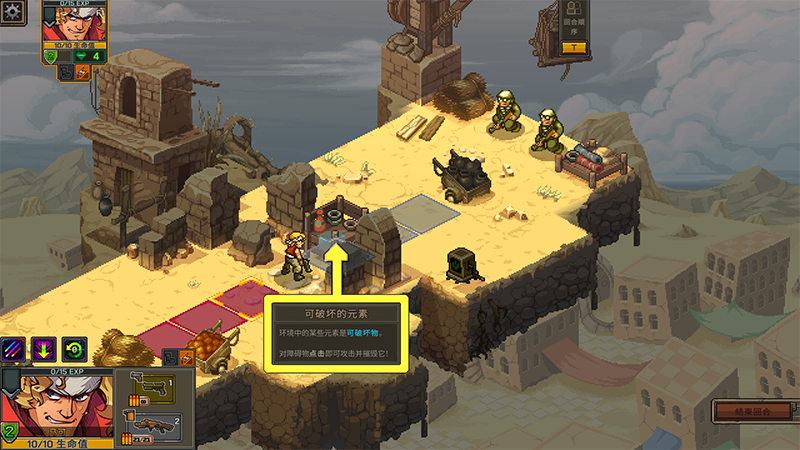This screenshot has height=450, width=800.
Task: Activate the green circular reload ability
Action: pos(75,349)
